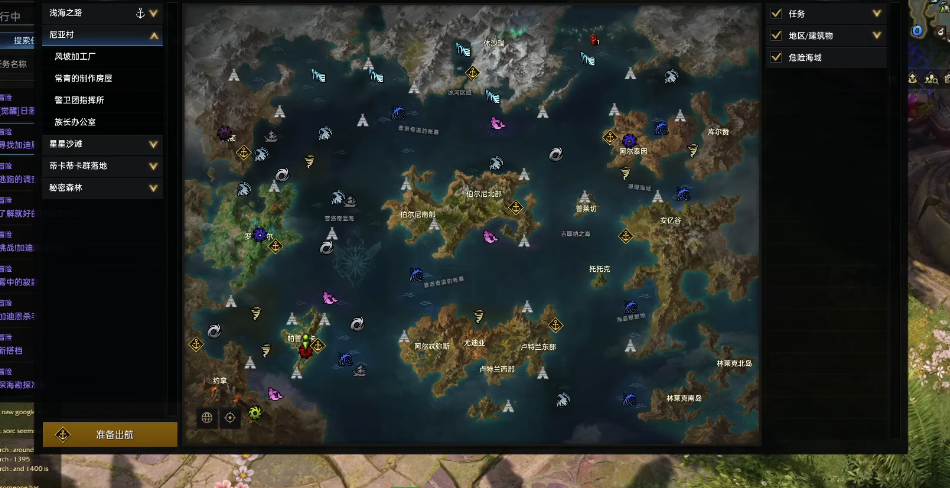
Task: Expand the 地区/建筑物 filter dropdown arrow
Action: coord(877,35)
